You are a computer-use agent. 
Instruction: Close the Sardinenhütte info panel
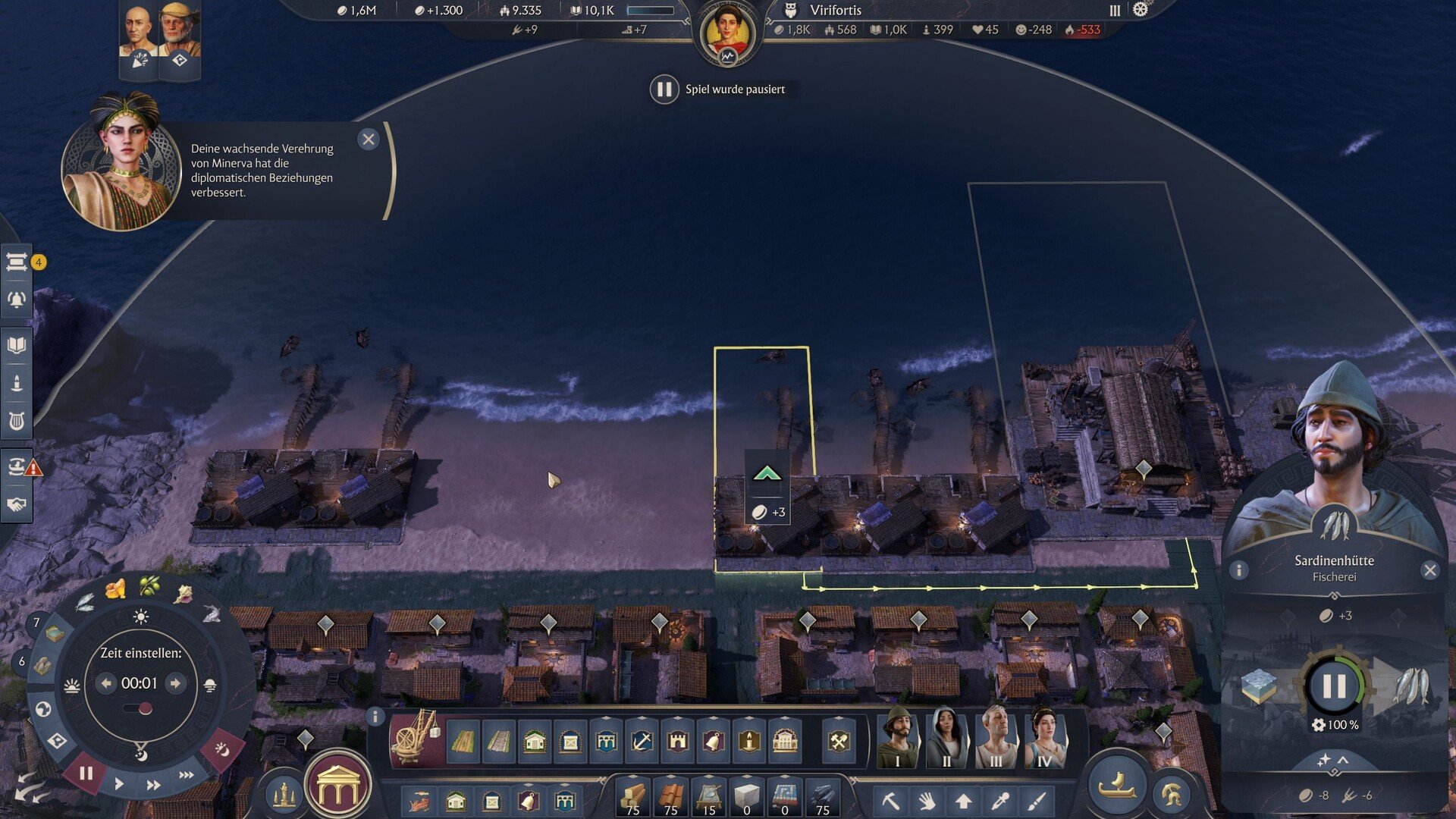(1429, 570)
